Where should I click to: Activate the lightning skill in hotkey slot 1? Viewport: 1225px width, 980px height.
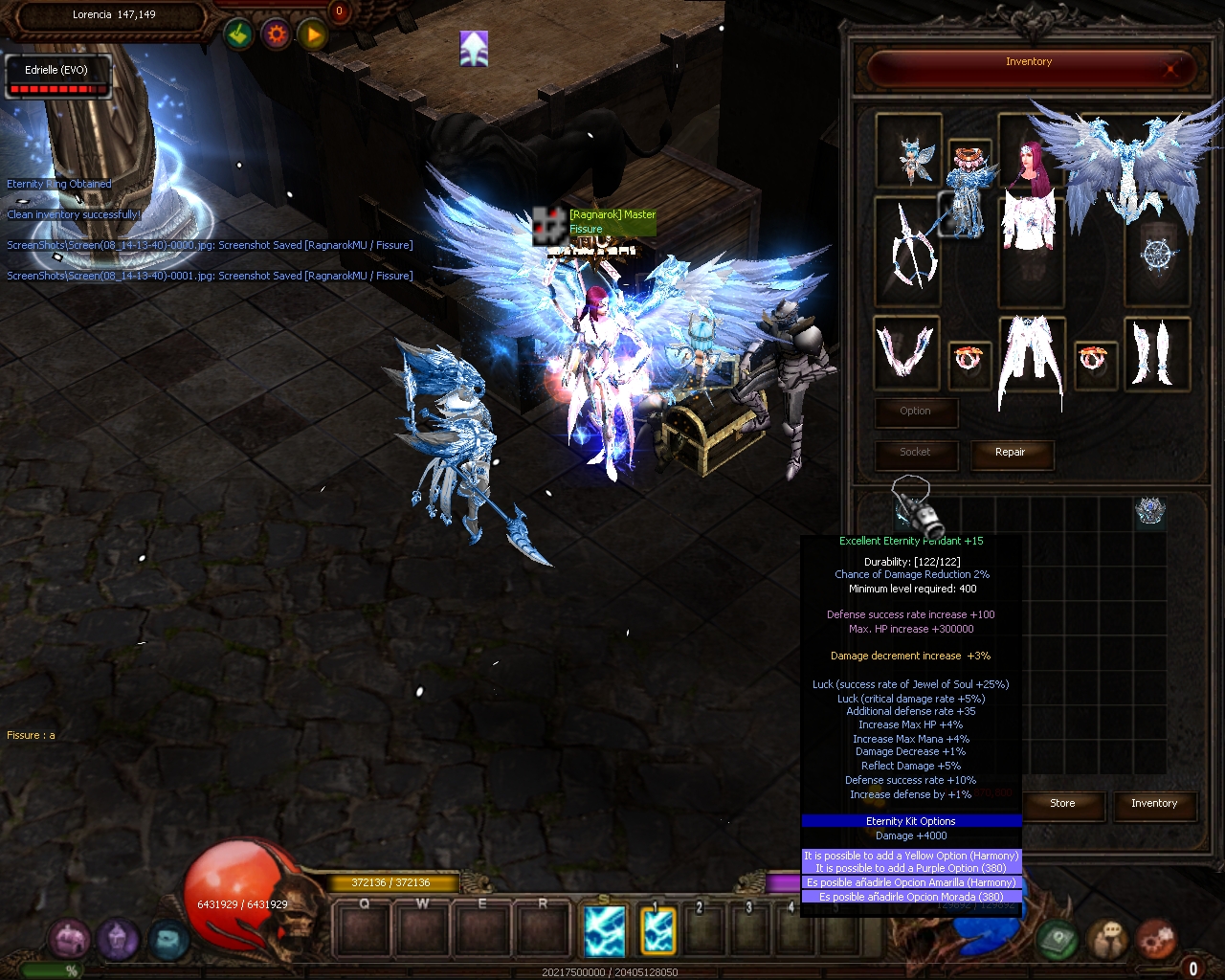tap(658, 930)
